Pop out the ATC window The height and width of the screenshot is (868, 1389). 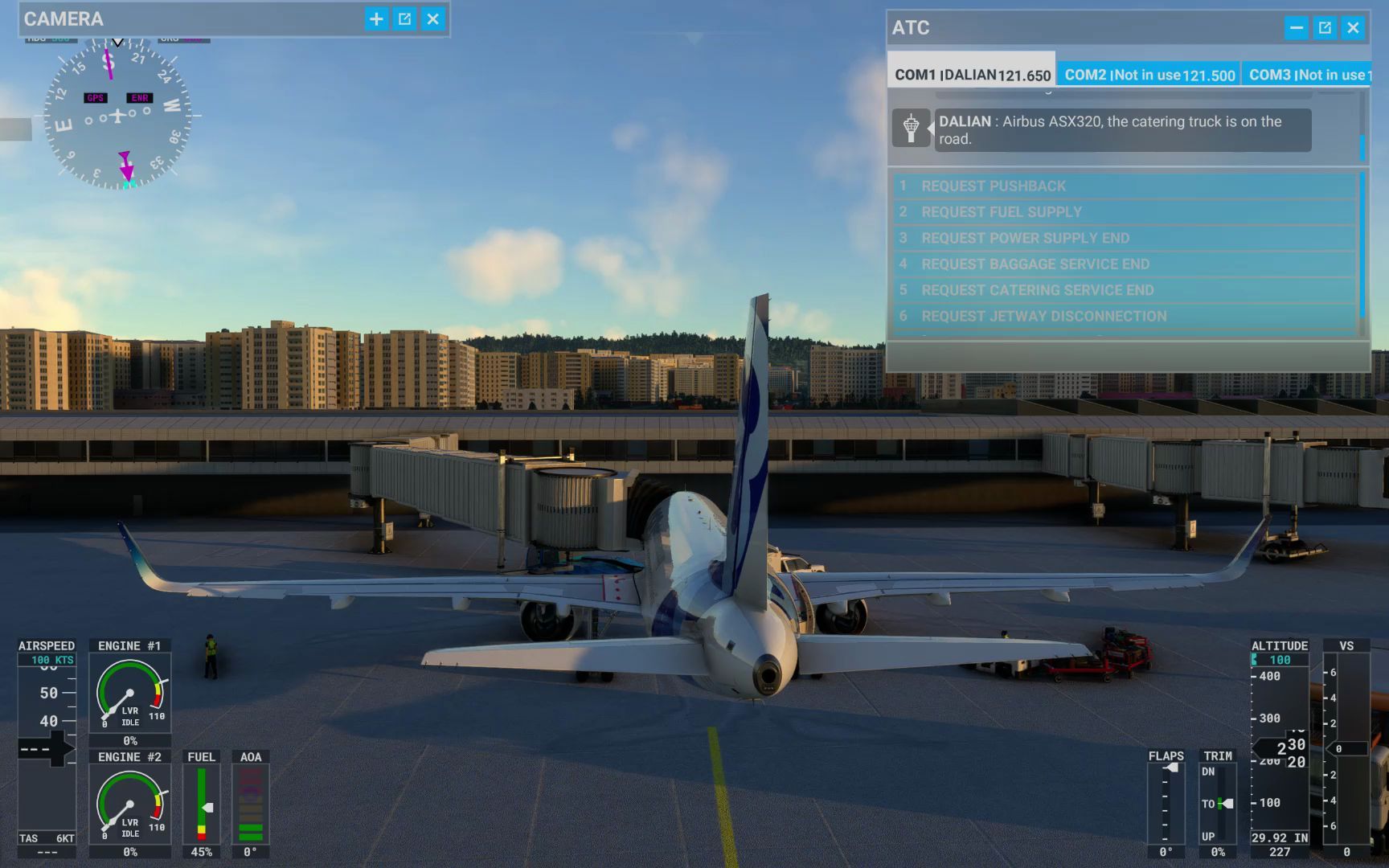click(1323, 27)
